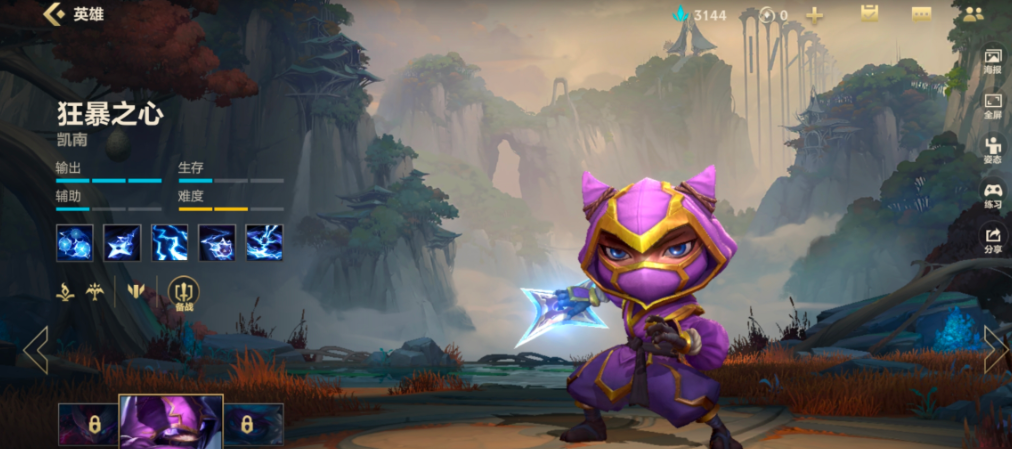Start 练习 practice mode
This screenshot has width=1012, height=449.
pyautogui.click(x=993, y=194)
